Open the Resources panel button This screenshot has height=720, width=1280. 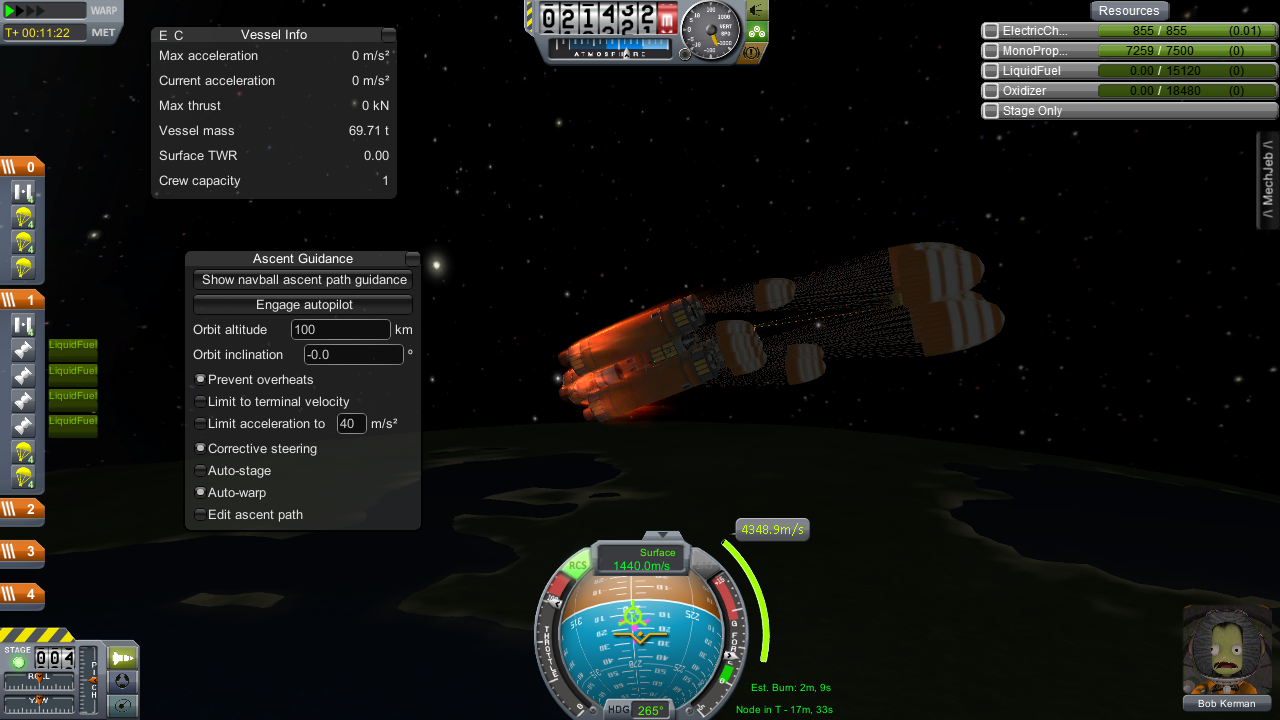coord(1129,11)
